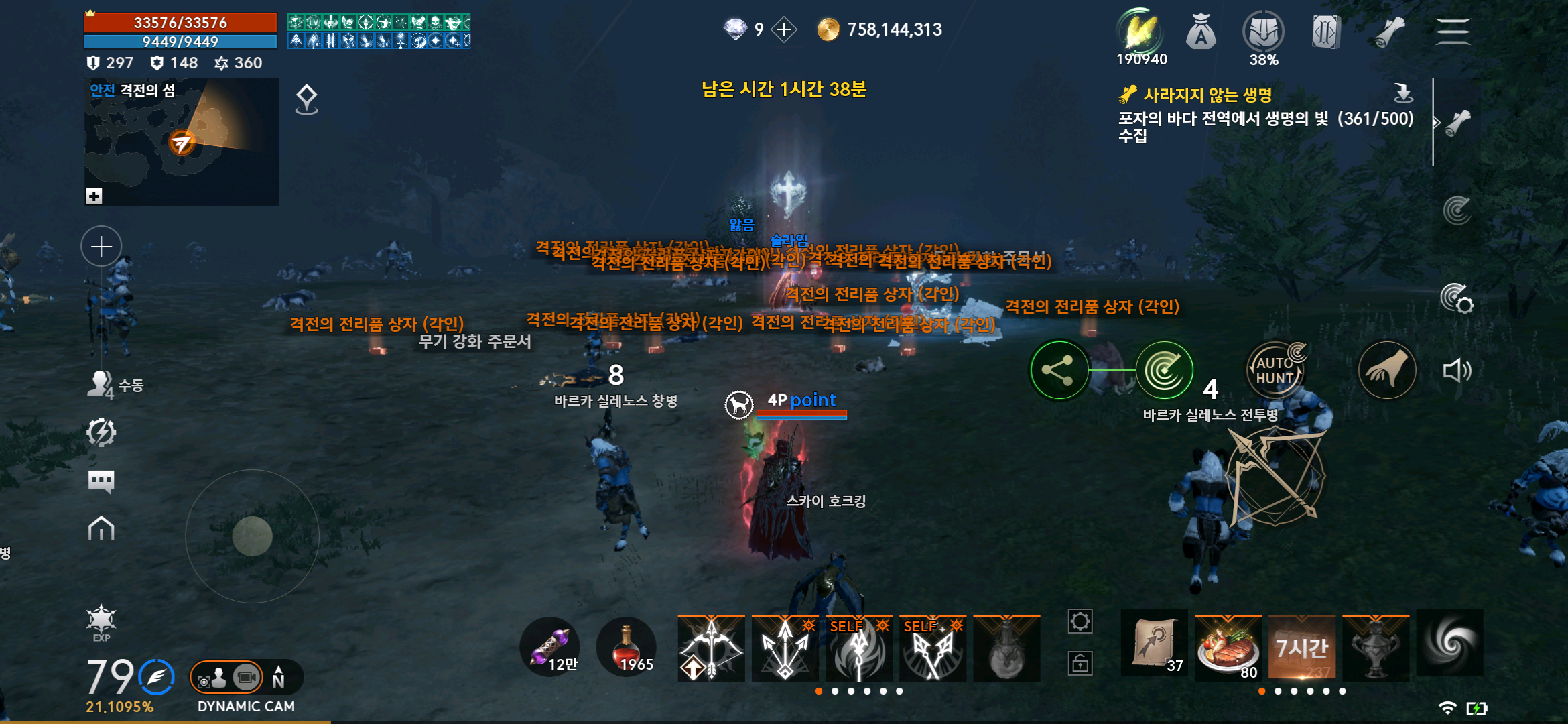This screenshot has height=724, width=1568.
Task: Toggle the sound speaker icon
Action: (1457, 371)
